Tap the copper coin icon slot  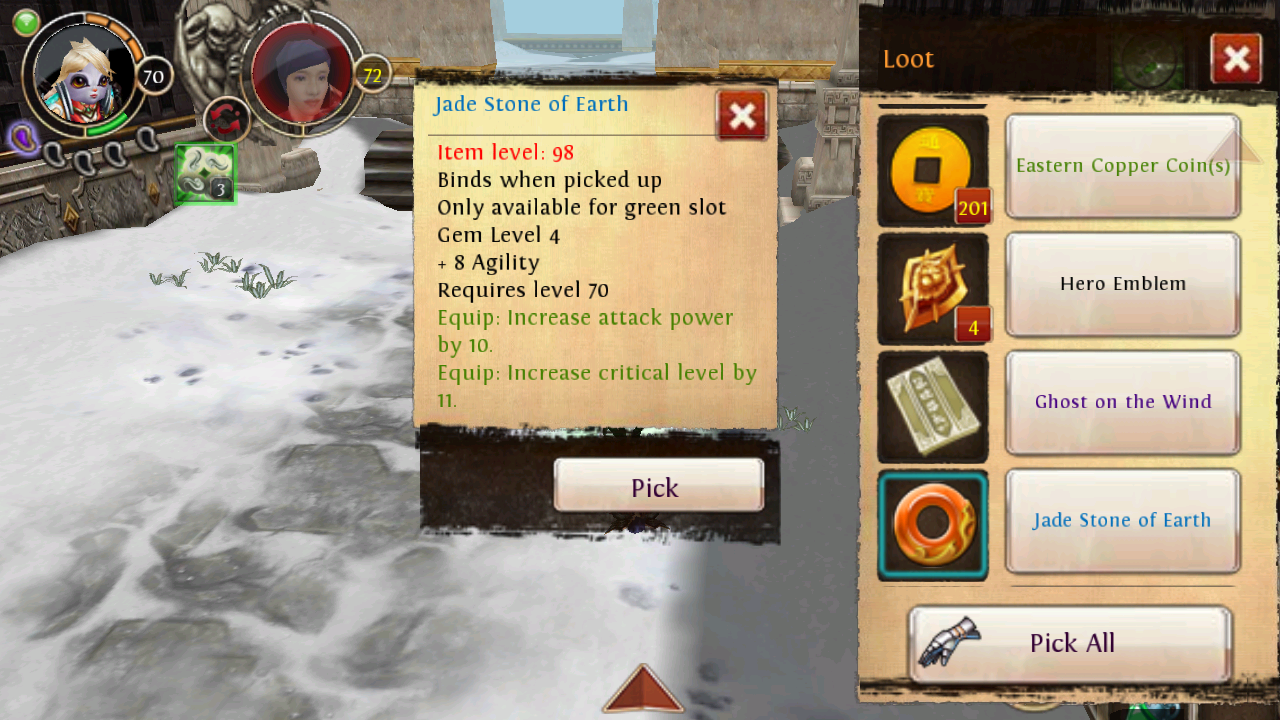pos(932,170)
